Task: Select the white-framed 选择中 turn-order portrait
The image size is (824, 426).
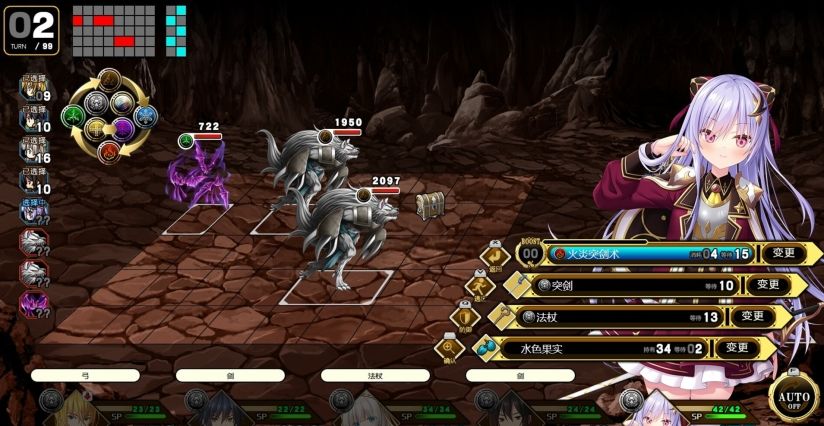Action: point(32,210)
